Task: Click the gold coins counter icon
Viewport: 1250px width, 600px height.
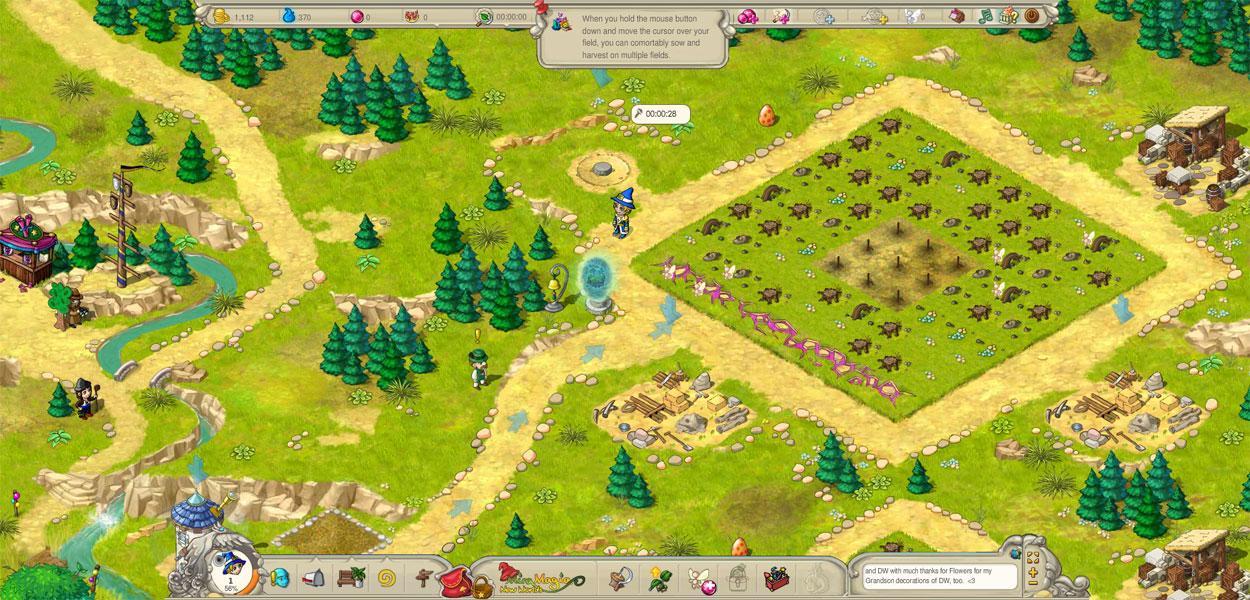Action: coord(221,16)
